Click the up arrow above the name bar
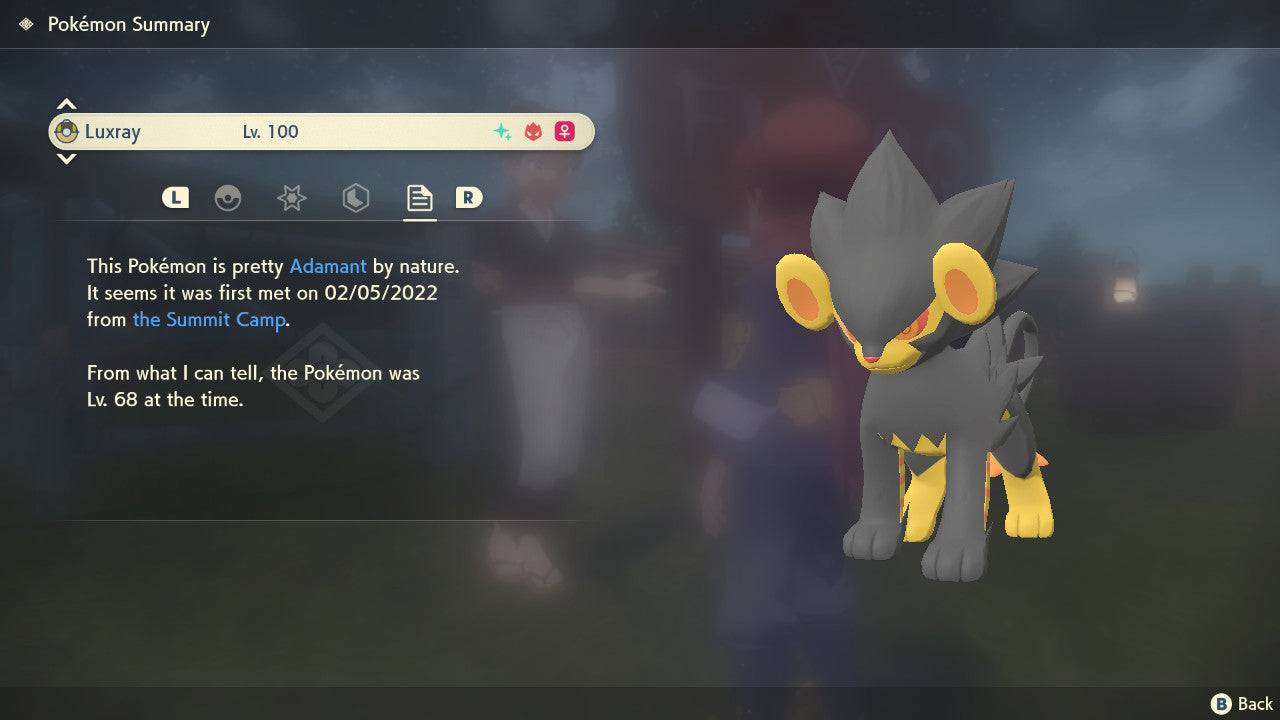 coord(66,103)
